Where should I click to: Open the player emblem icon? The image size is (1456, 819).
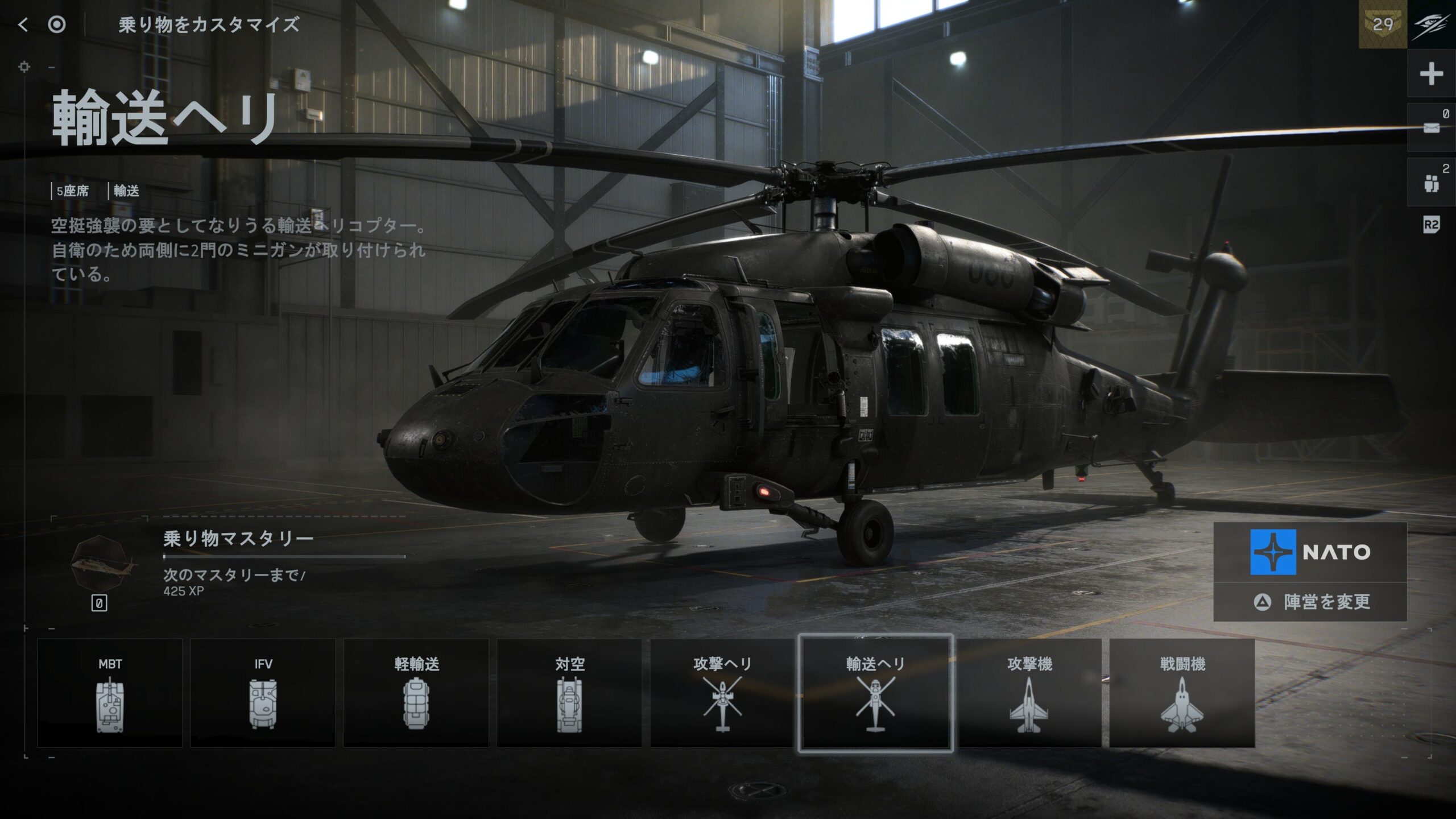[x=1432, y=24]
